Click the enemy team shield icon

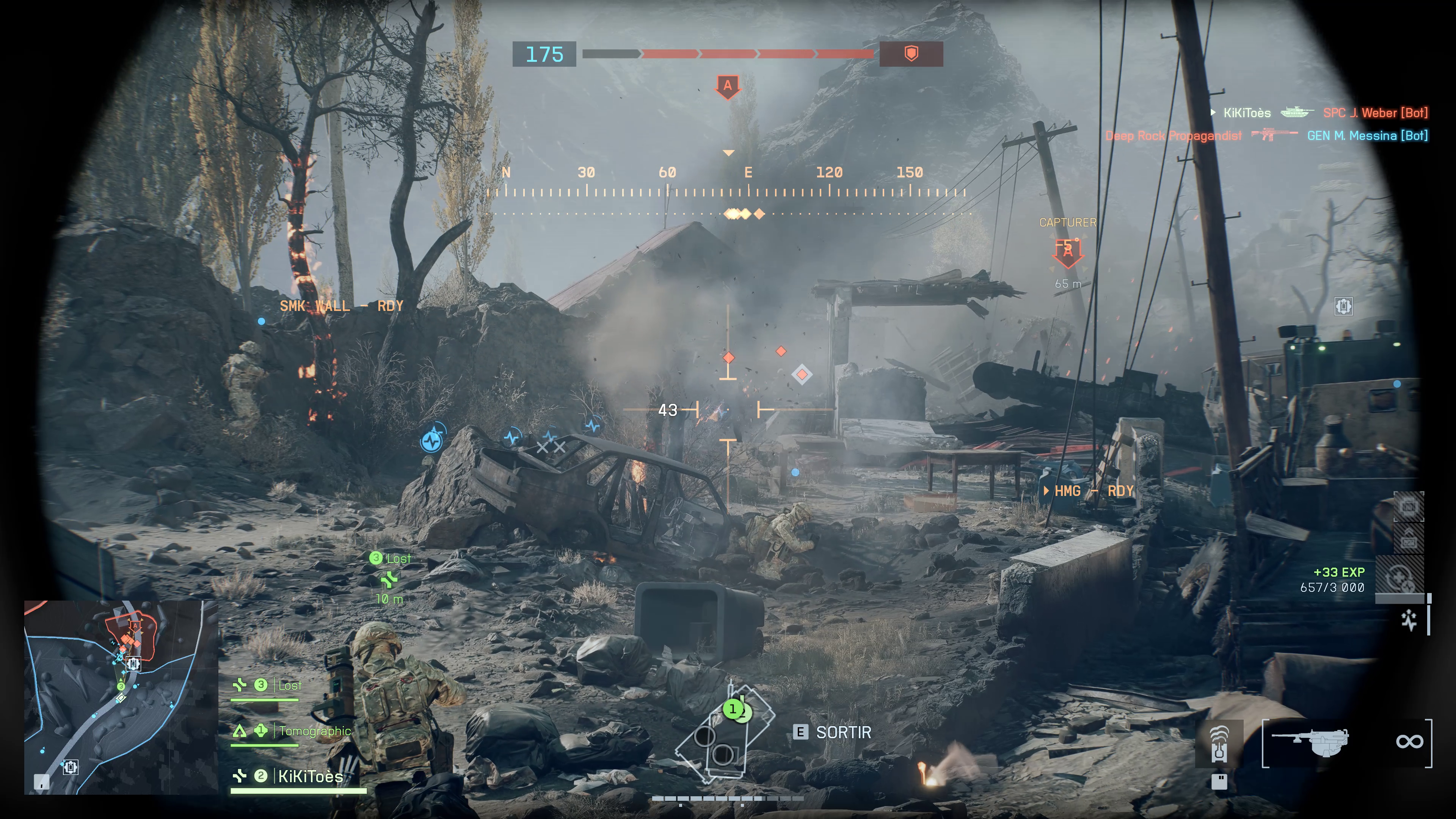coord(910,54)
